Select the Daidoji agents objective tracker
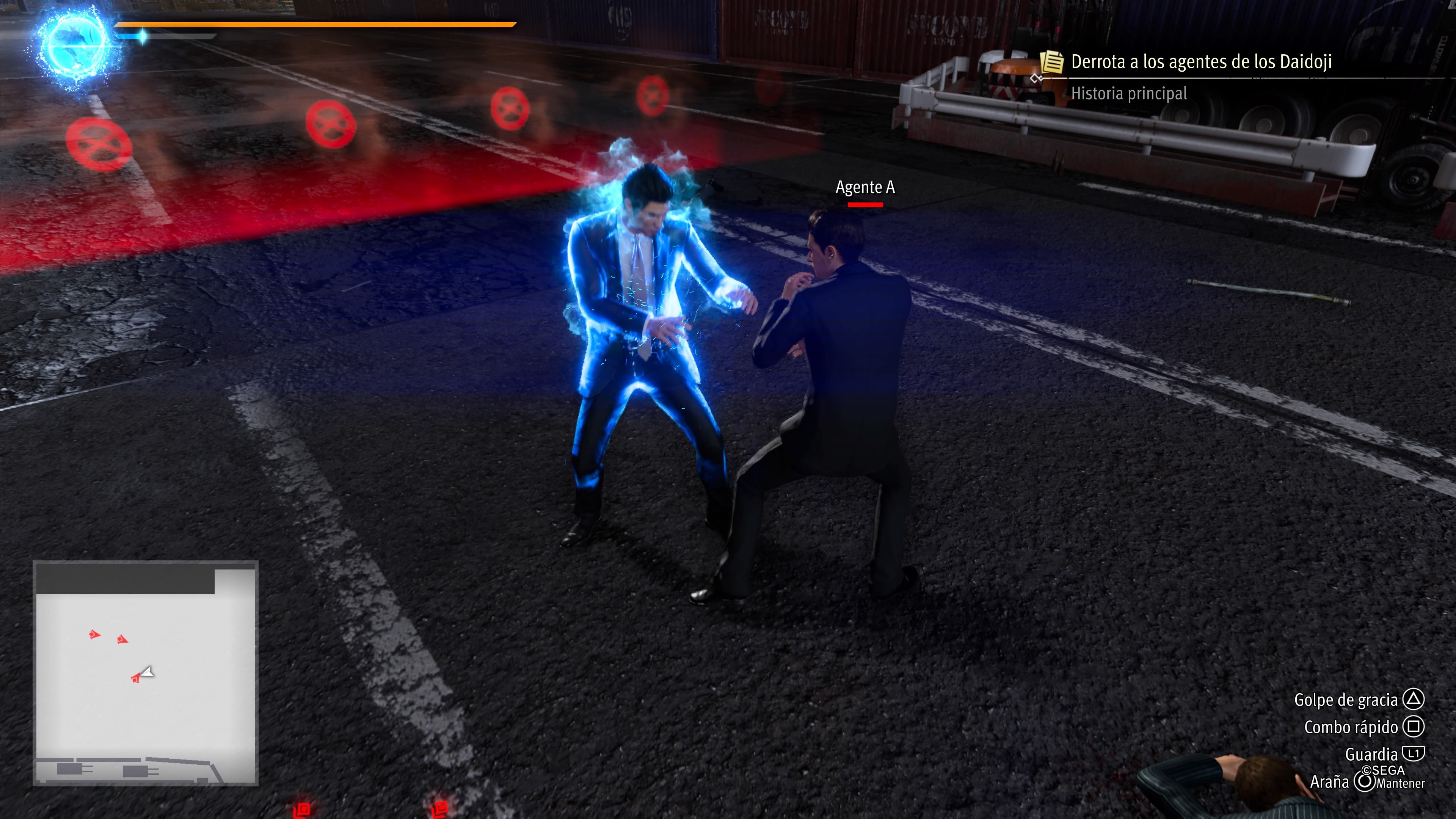Image resolution: width=1456 pixels, height=819 pixels. pos(1201,61)
